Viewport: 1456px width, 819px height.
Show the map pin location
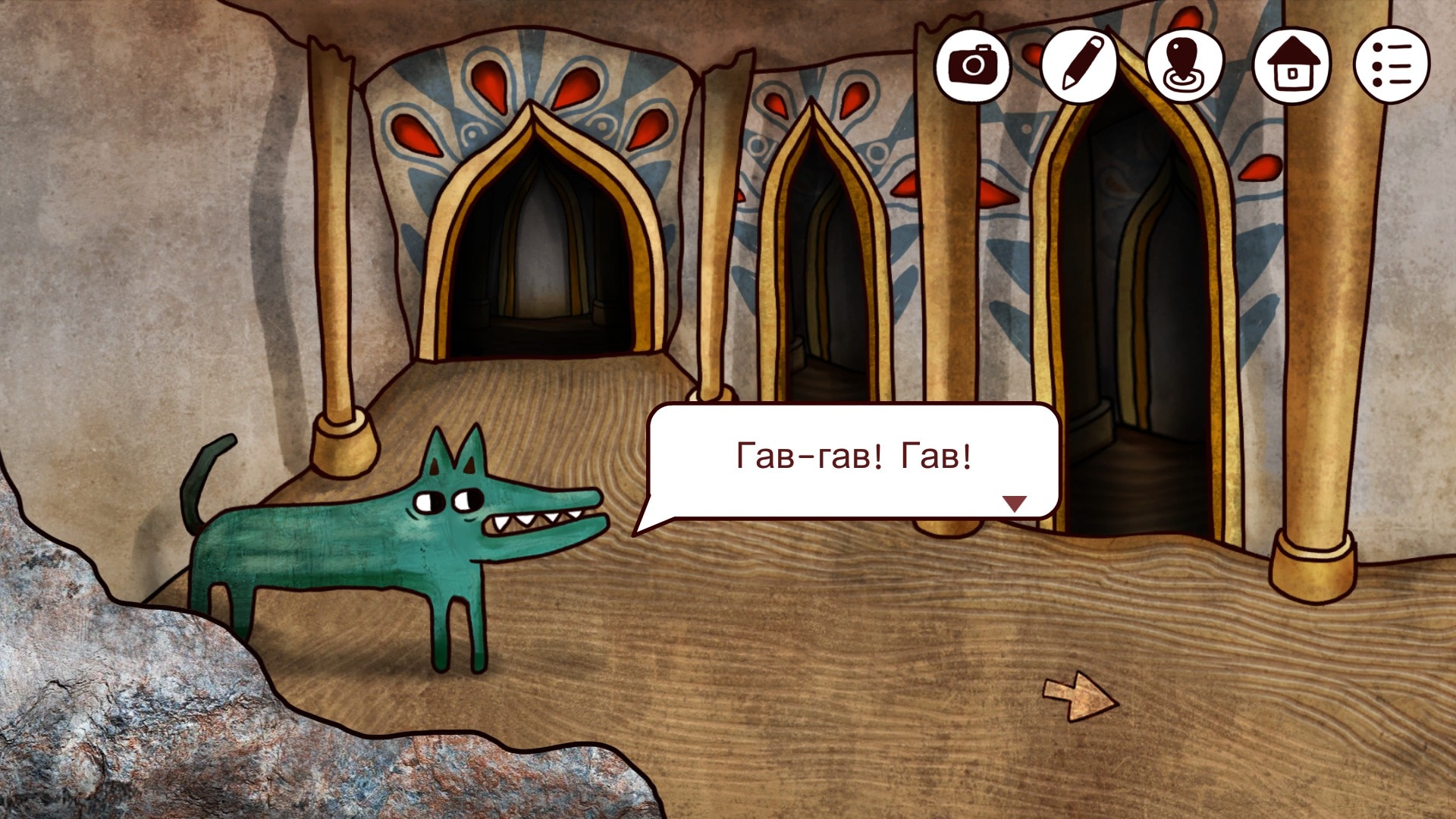point(1184,64)
